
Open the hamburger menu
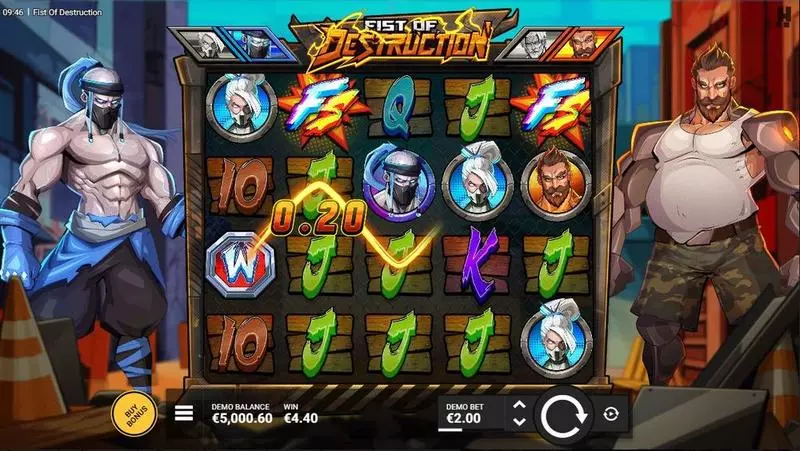184,413
